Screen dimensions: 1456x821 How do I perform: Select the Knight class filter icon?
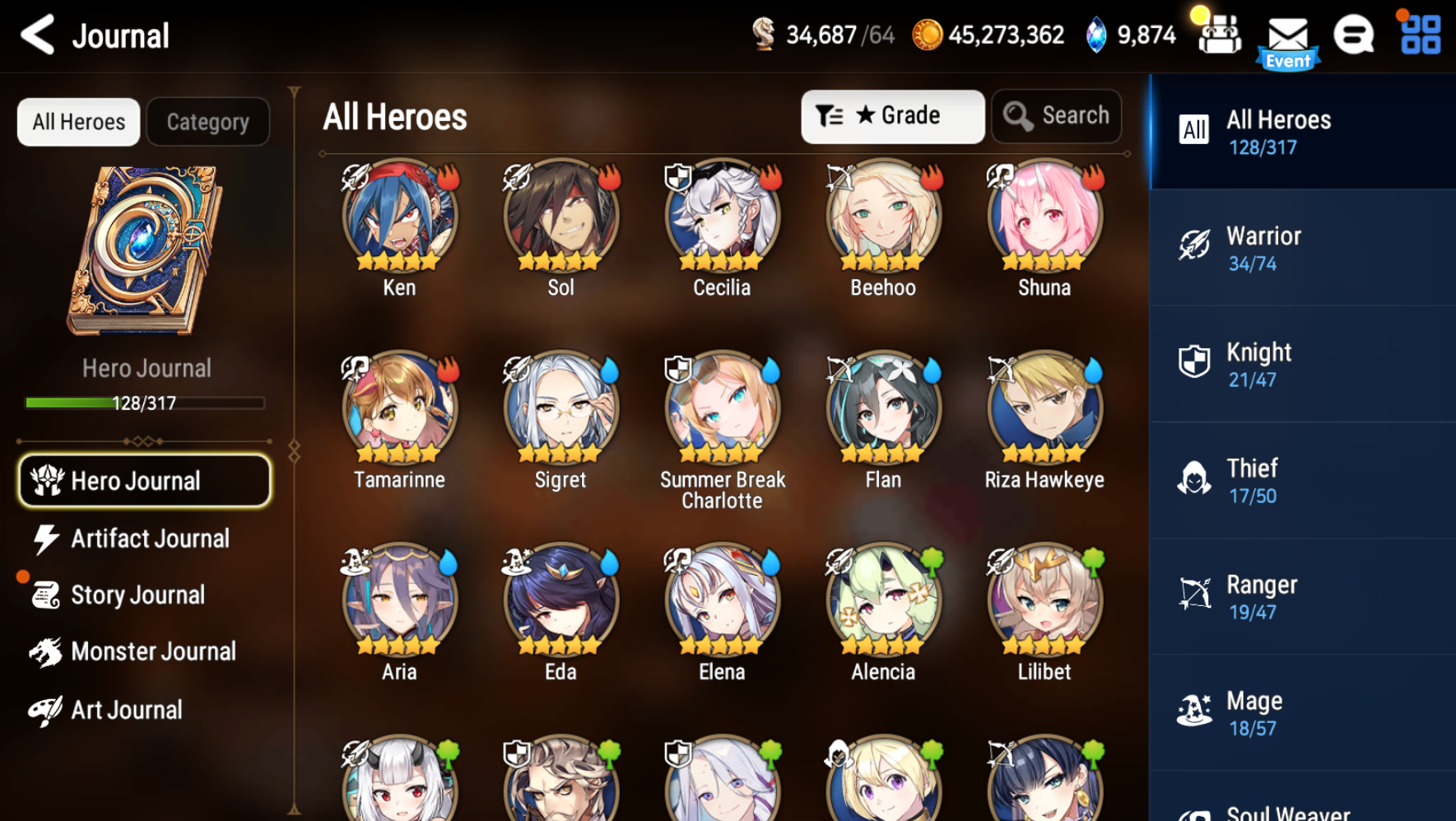[1193, 360]
